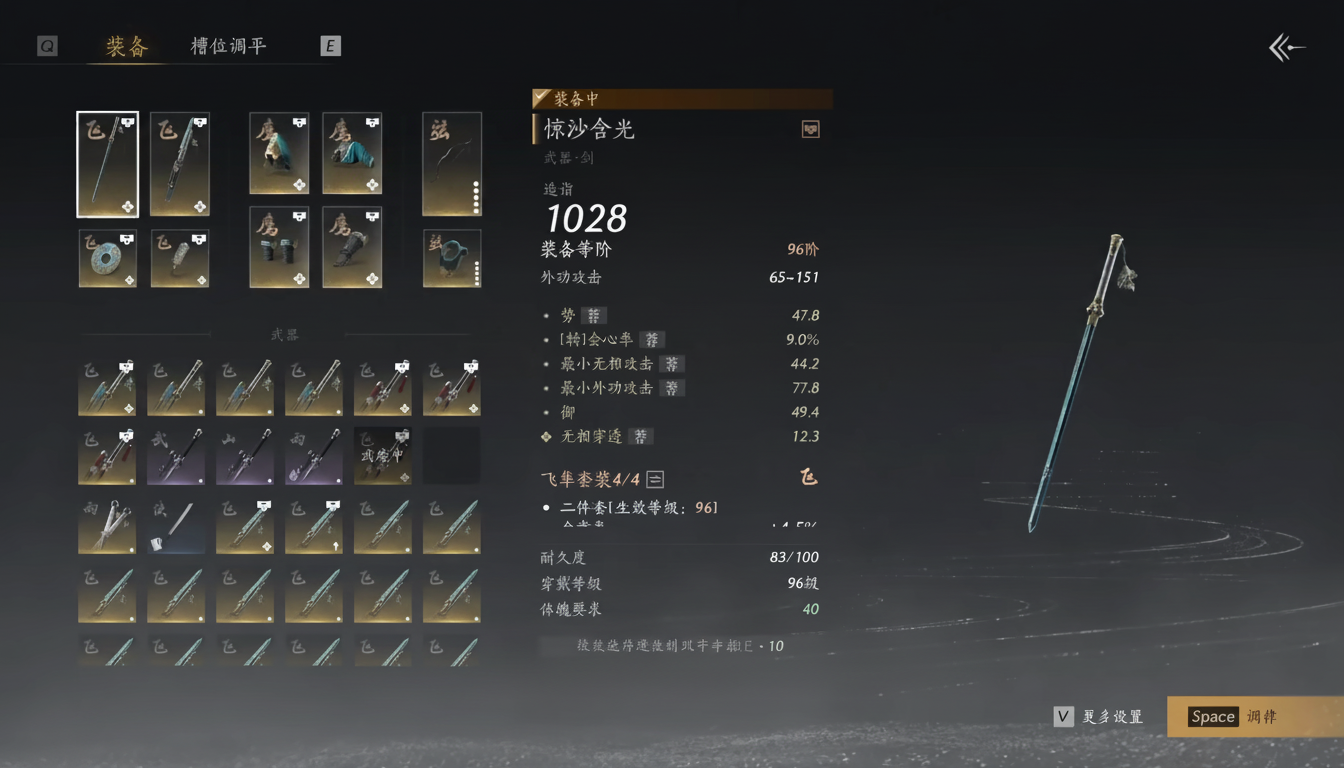Screen dimensions: 1344x768
Task: Toggle the 装备中 checkmark banner
Action: 541,98
